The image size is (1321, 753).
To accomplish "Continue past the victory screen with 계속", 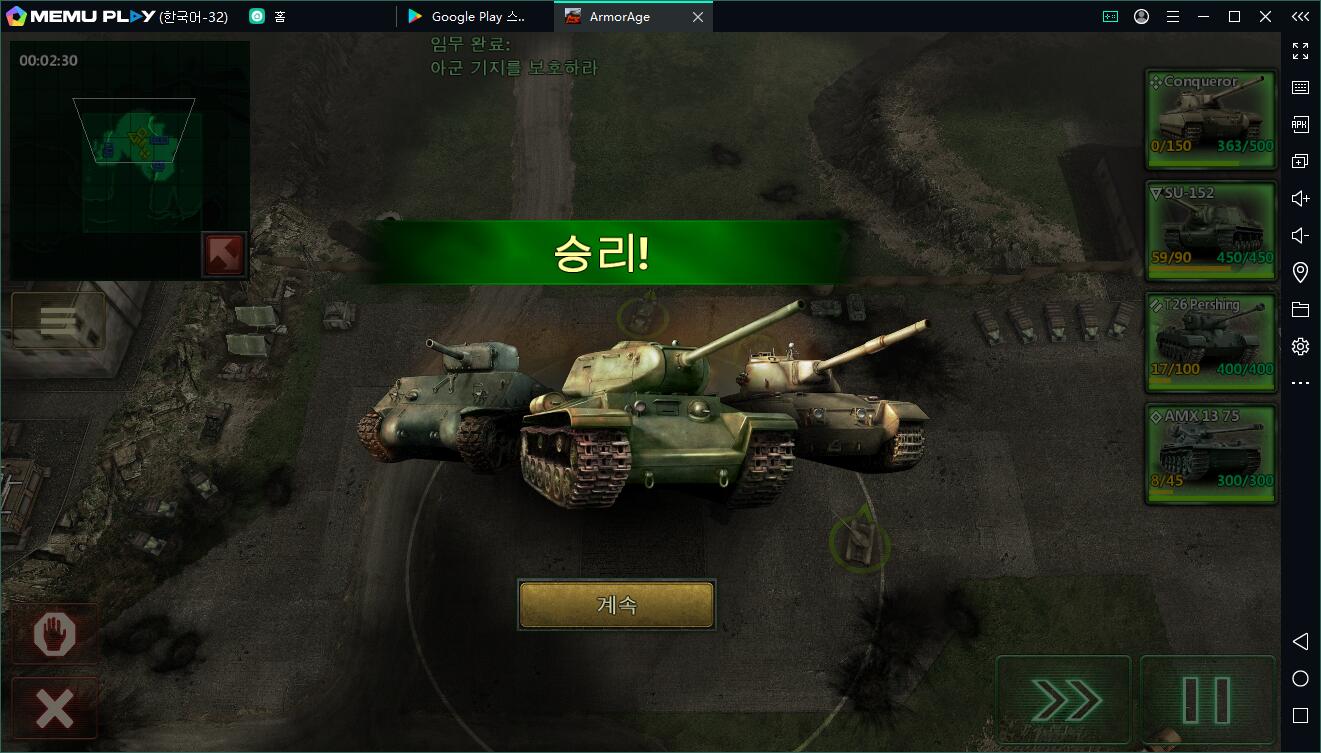I will (616, 605).
